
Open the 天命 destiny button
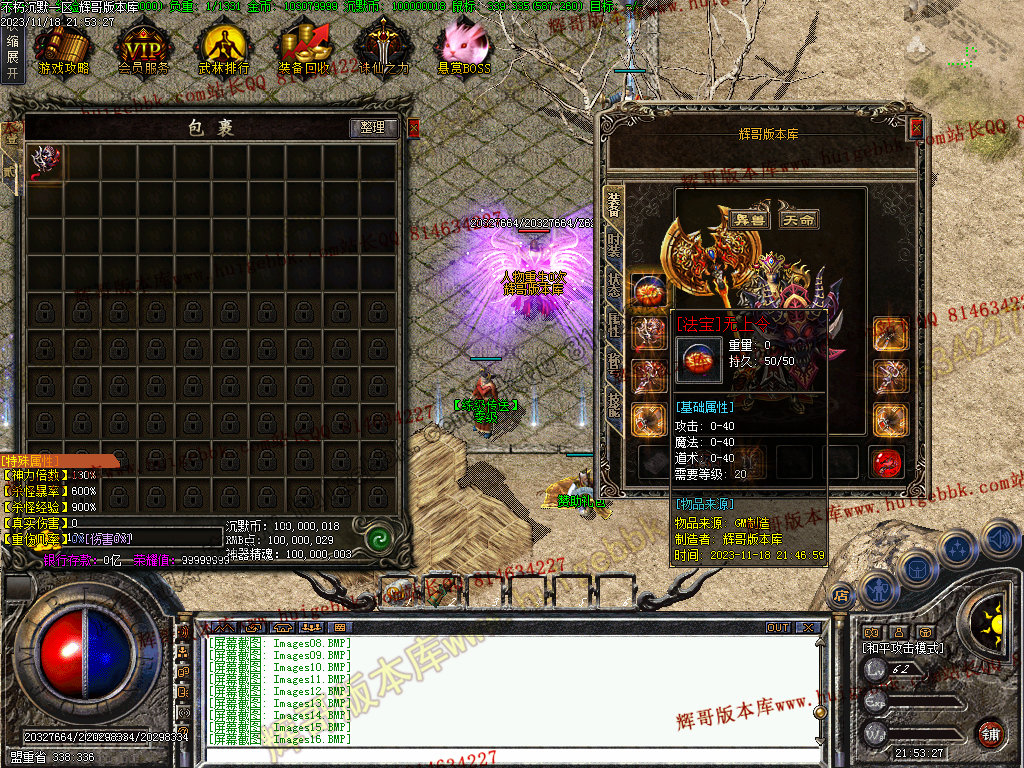(798, 219)
